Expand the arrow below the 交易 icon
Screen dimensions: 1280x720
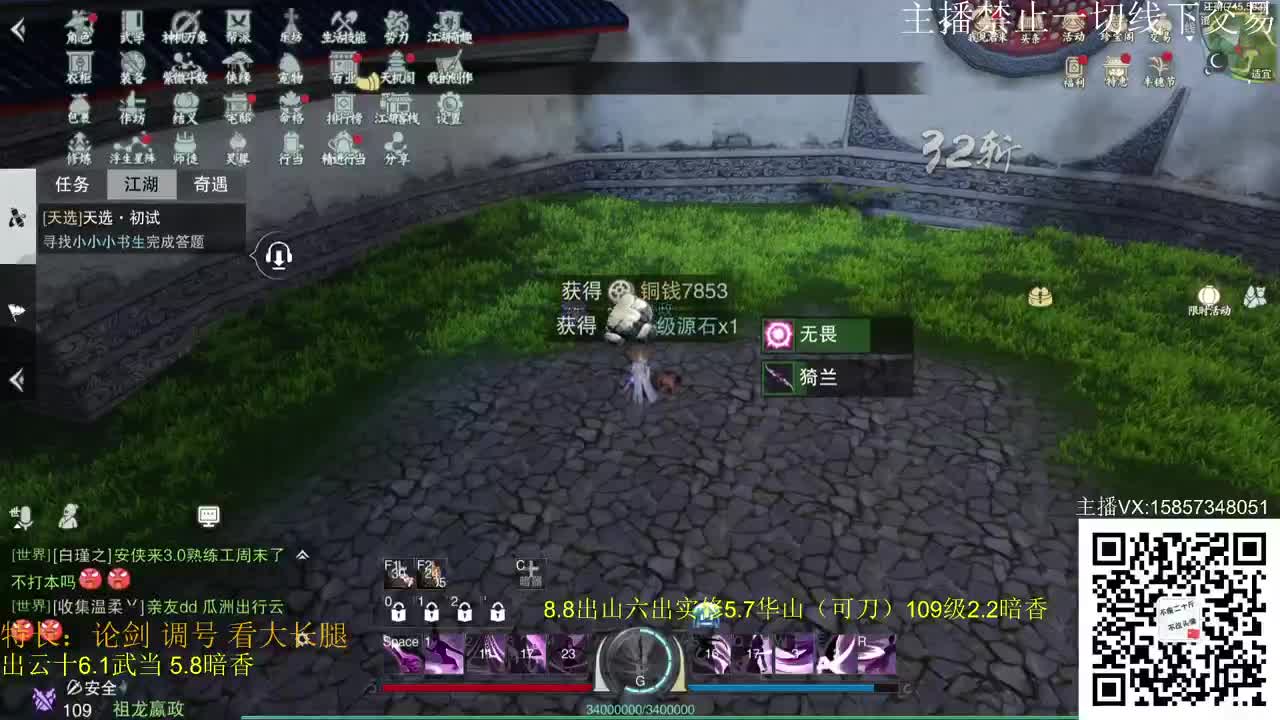1189,38
